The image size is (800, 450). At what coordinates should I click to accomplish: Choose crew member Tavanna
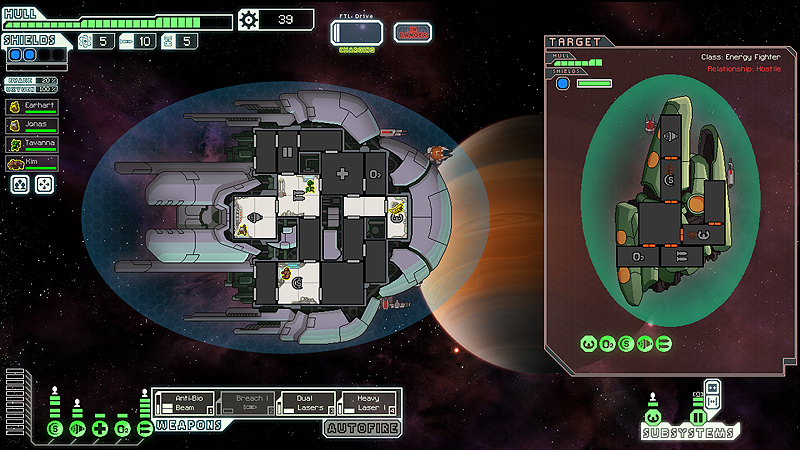click(x=31, y=143)
